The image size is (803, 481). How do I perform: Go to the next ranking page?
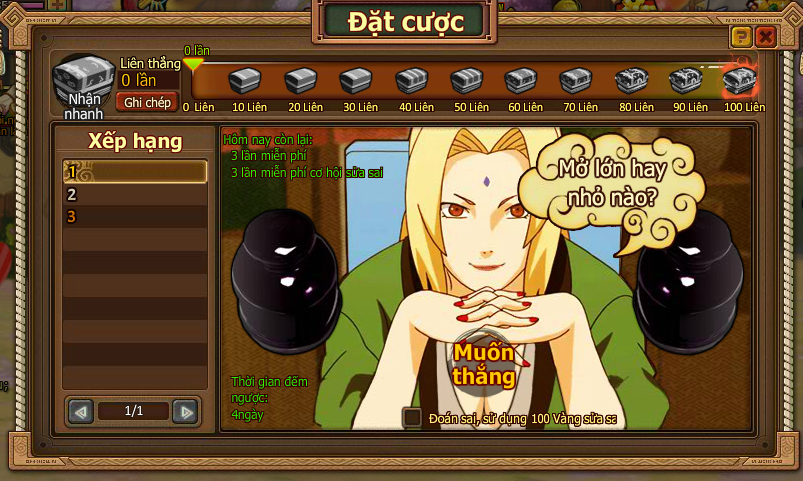184,411
